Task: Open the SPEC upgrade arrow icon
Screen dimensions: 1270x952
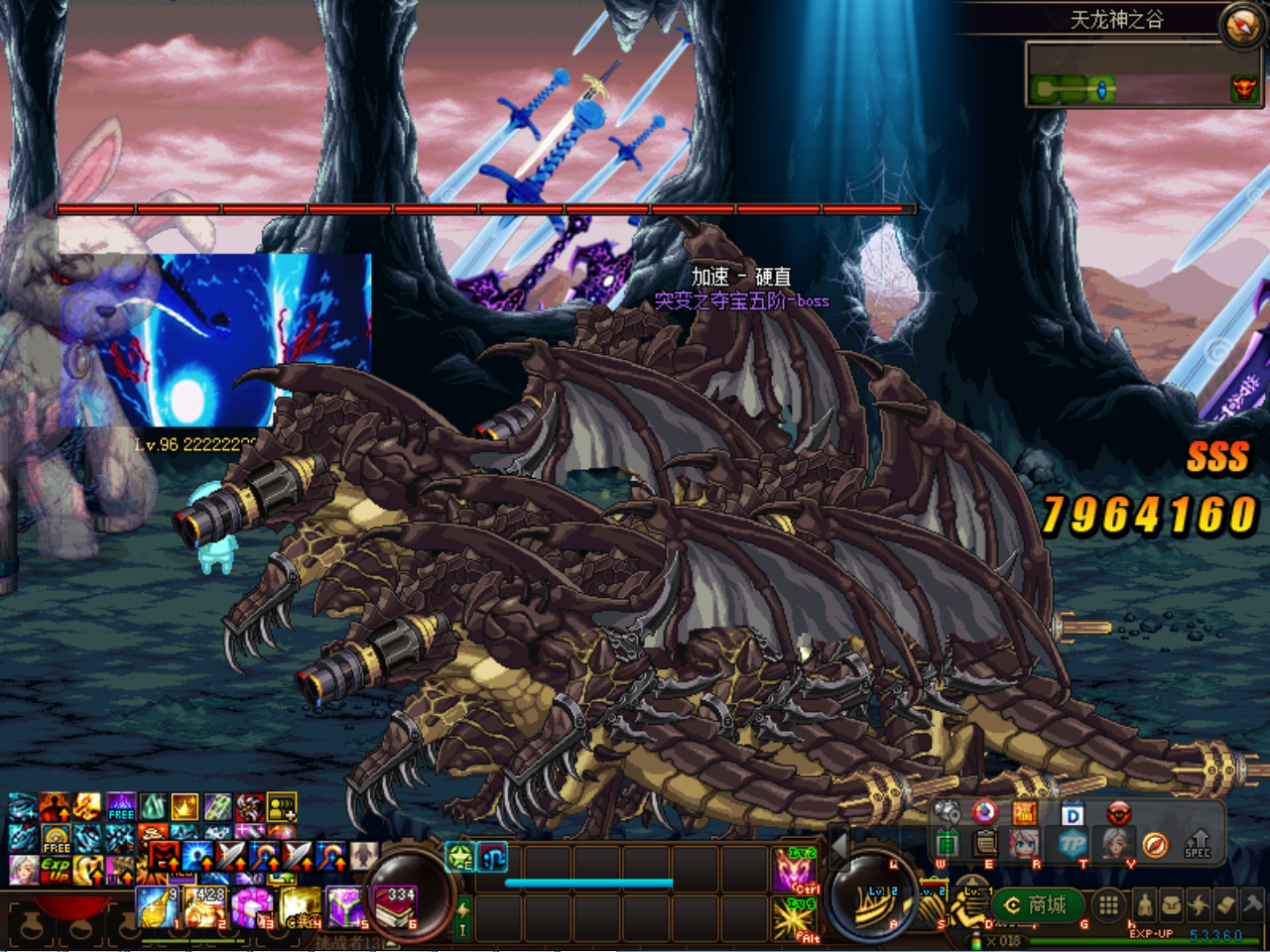Action: [1198, 843]
